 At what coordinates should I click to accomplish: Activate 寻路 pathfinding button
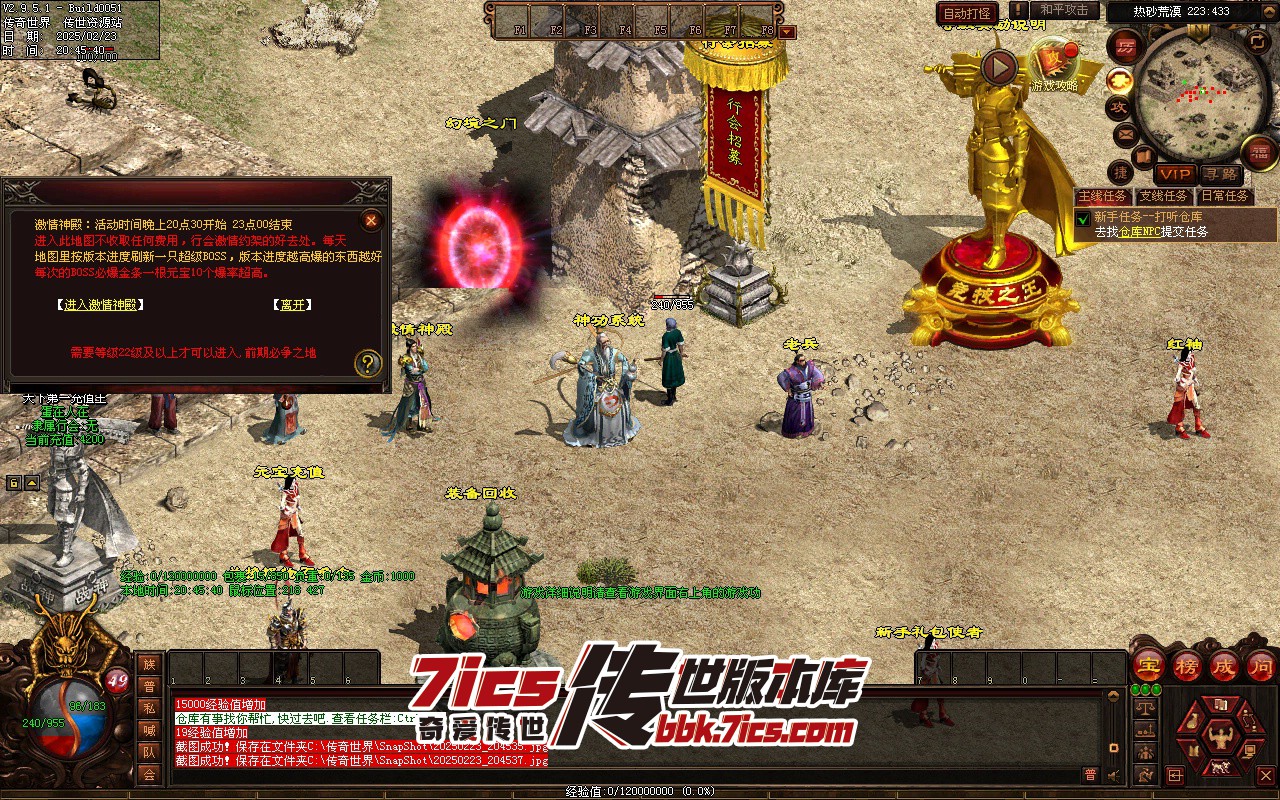[x=1219, y=174]
